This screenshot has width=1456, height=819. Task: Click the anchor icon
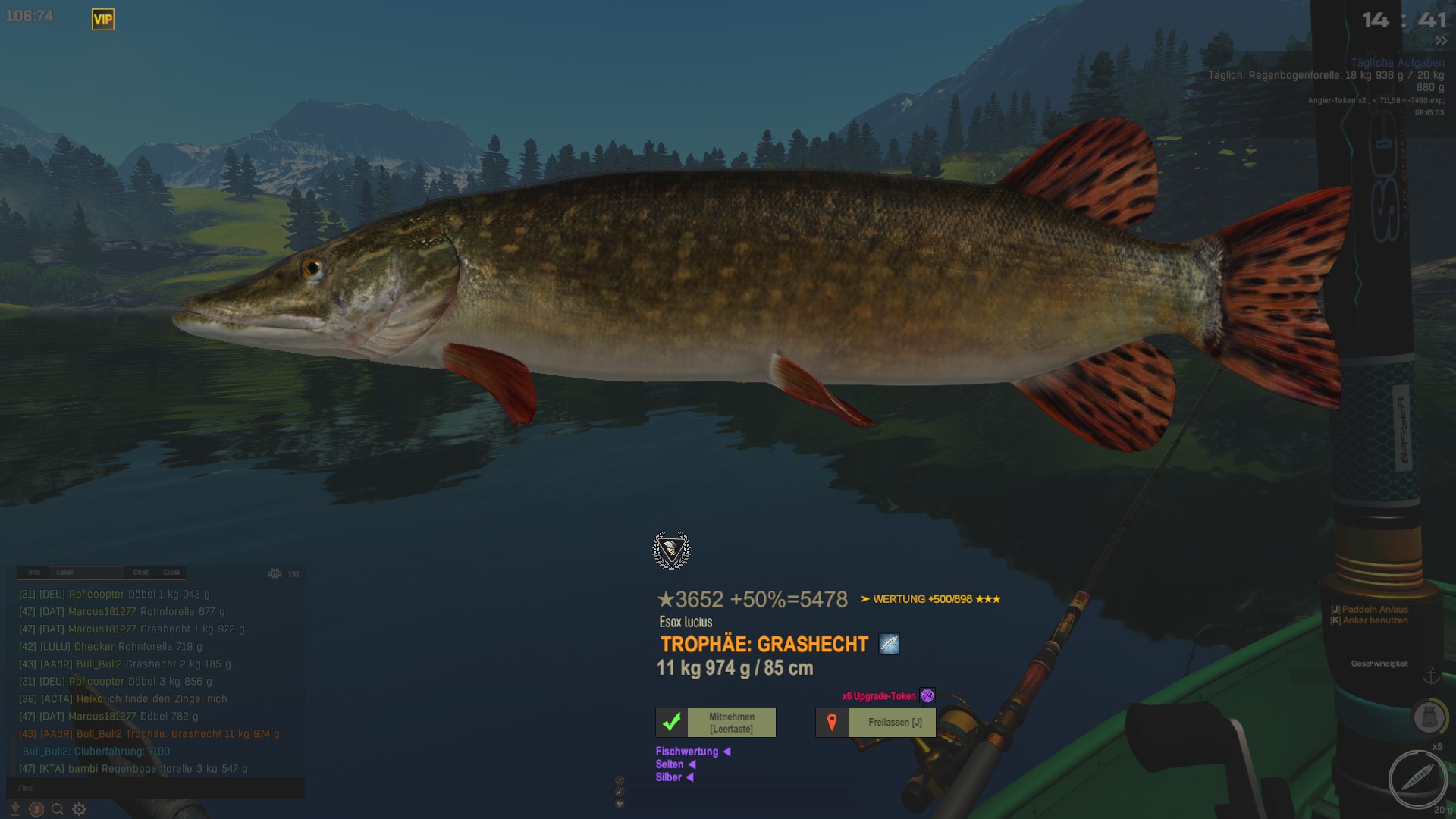pos(1431,674)
